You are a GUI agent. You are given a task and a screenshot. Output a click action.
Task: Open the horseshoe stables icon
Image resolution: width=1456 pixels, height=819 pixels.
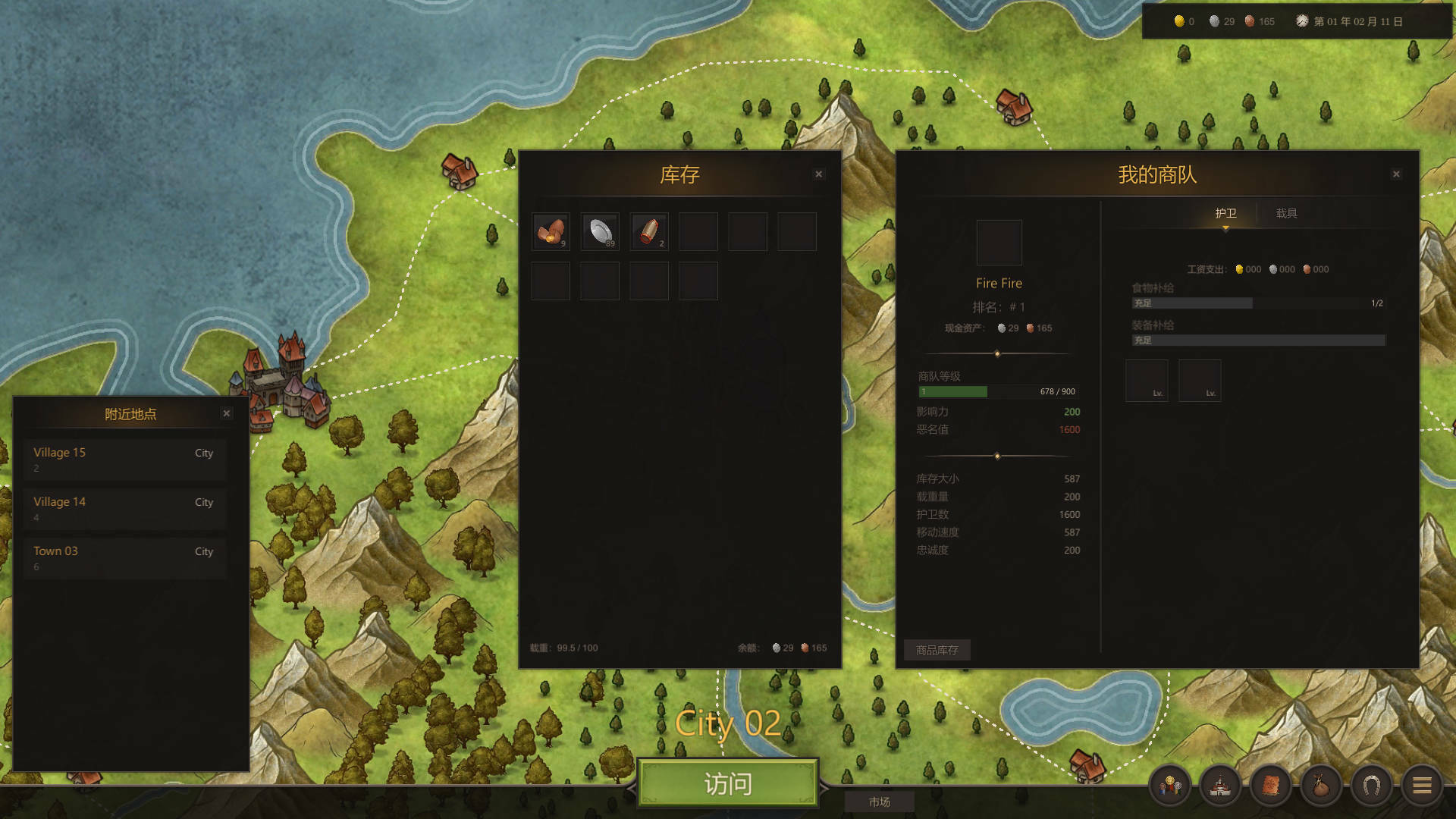point(1372,785)
